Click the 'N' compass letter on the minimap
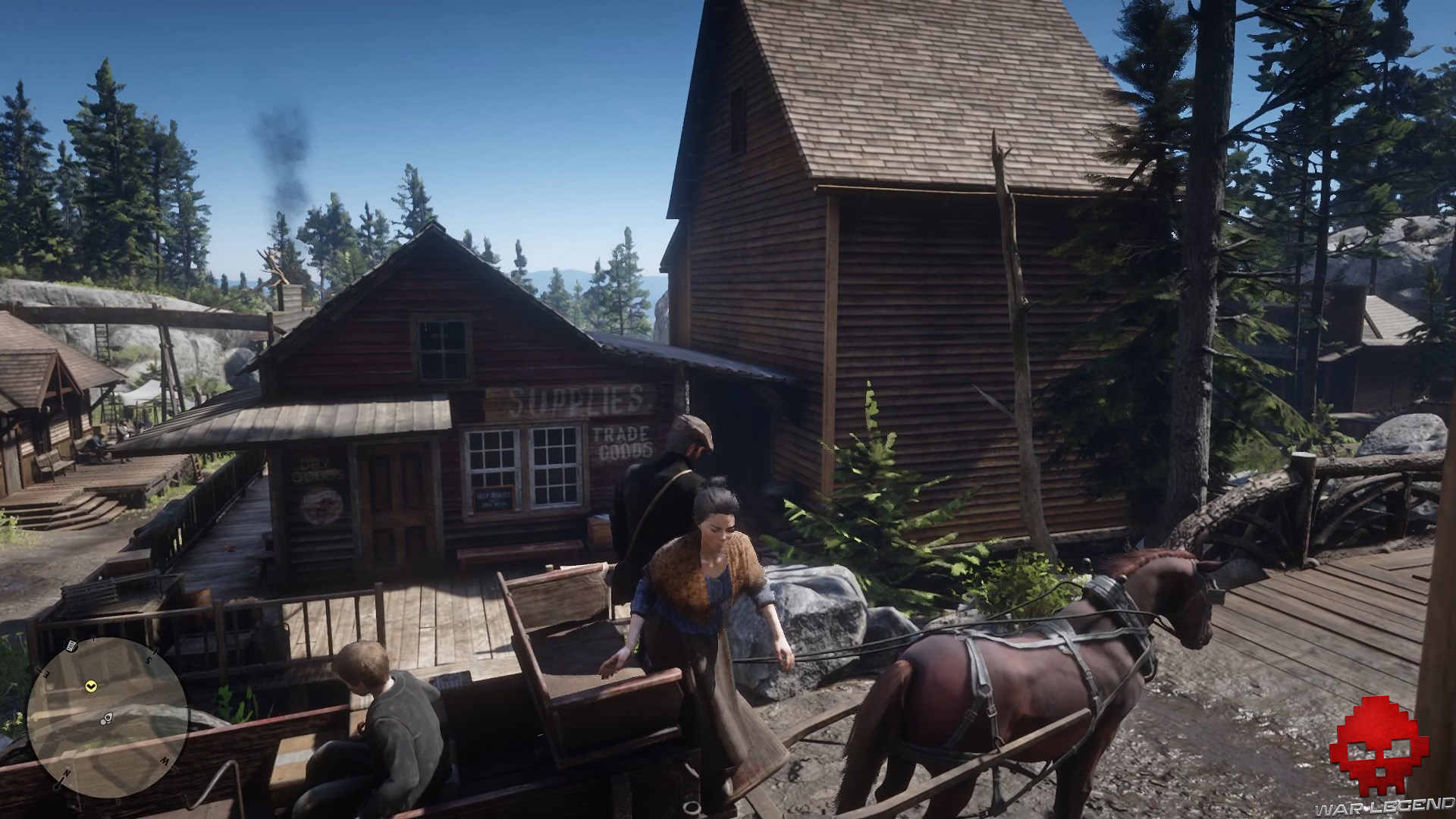Image resolution: width=1456 pixels, height=819 pixels. pos(67,773)
